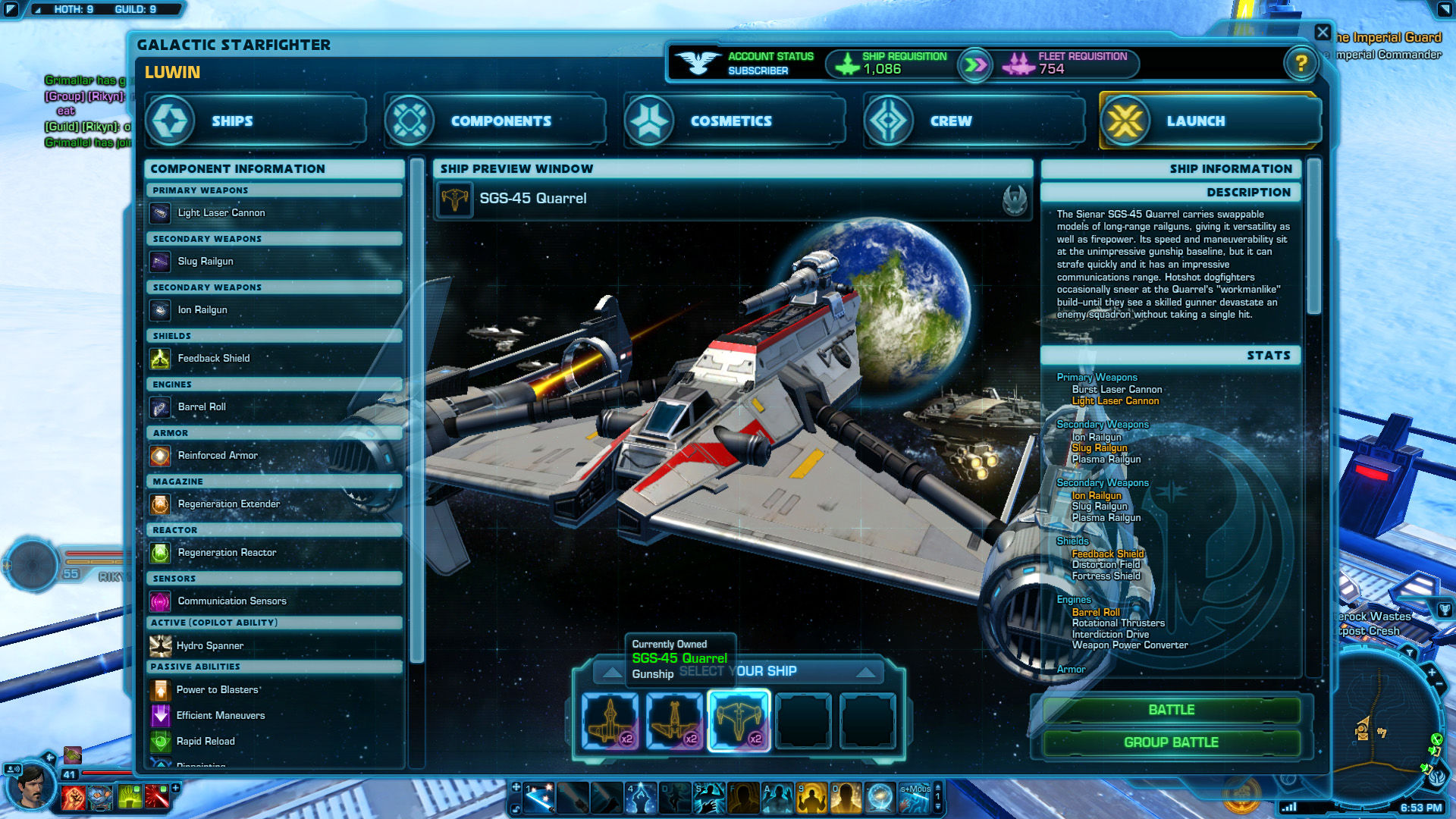Click the Battle button
The width and height of the screenshot is (1456, 819).
click(1171, 710)
